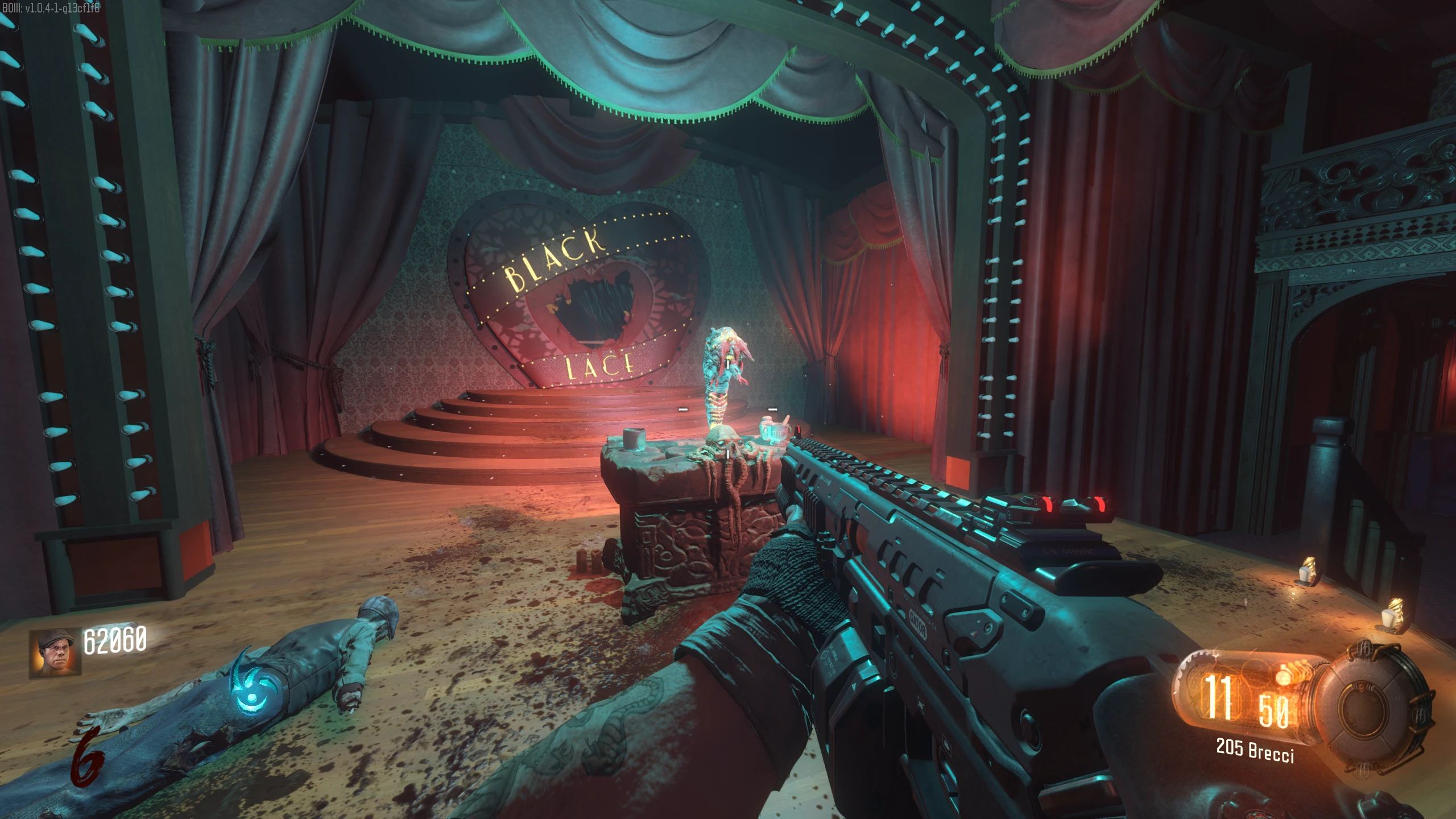Click the player character portrait
1456x819 pixels.
(55, 653)
